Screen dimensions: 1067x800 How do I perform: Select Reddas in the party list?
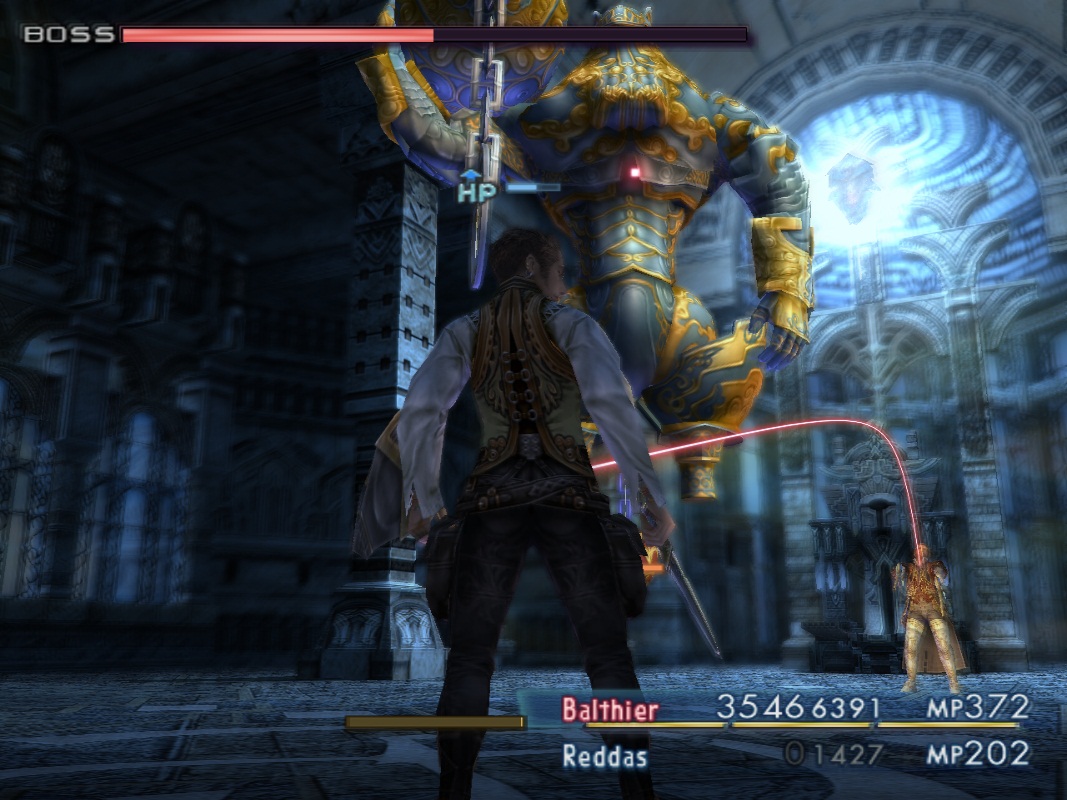click(x=604, y=756)
